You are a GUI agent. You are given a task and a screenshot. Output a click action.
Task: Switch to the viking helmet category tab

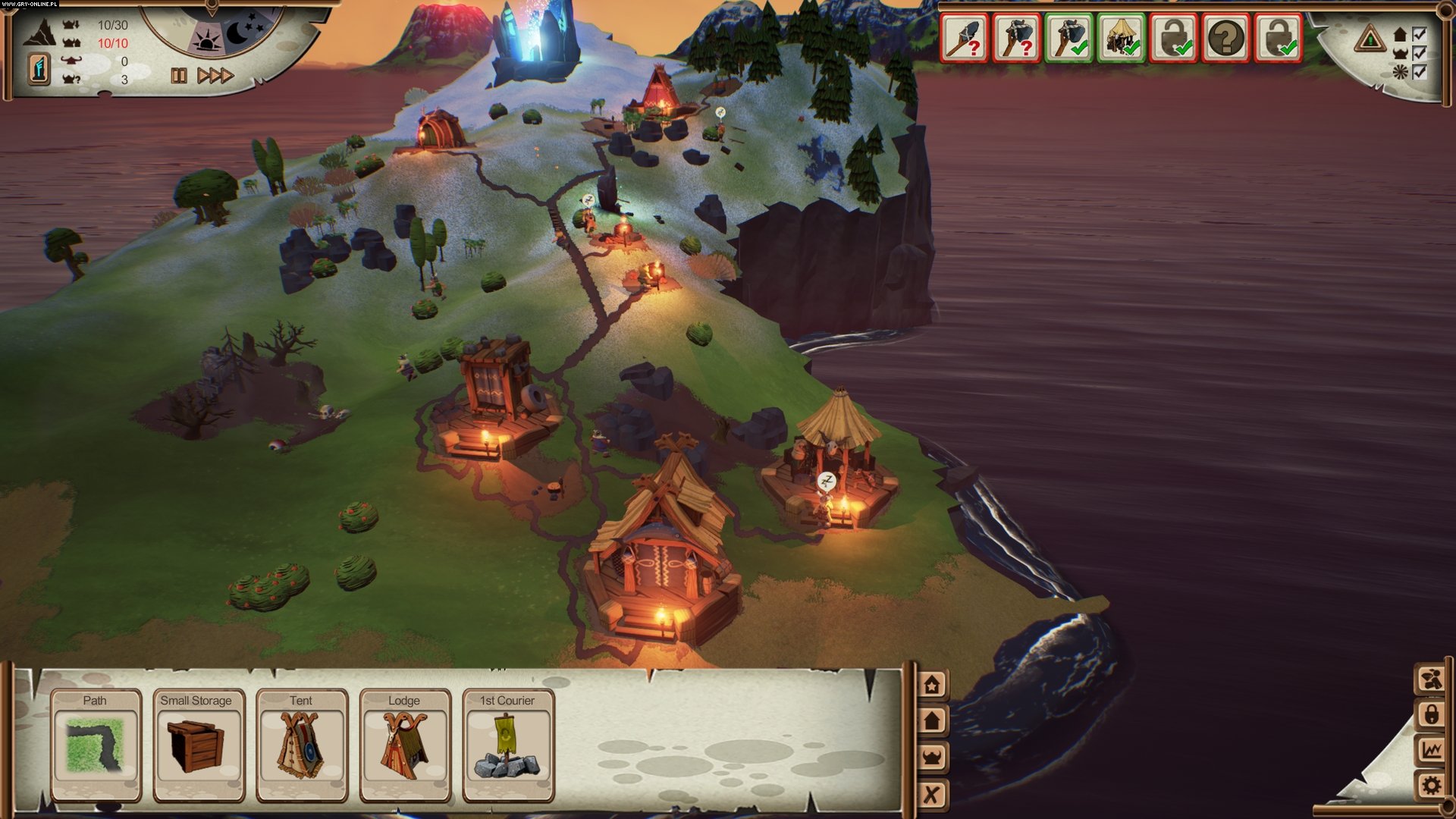[932, 758]
